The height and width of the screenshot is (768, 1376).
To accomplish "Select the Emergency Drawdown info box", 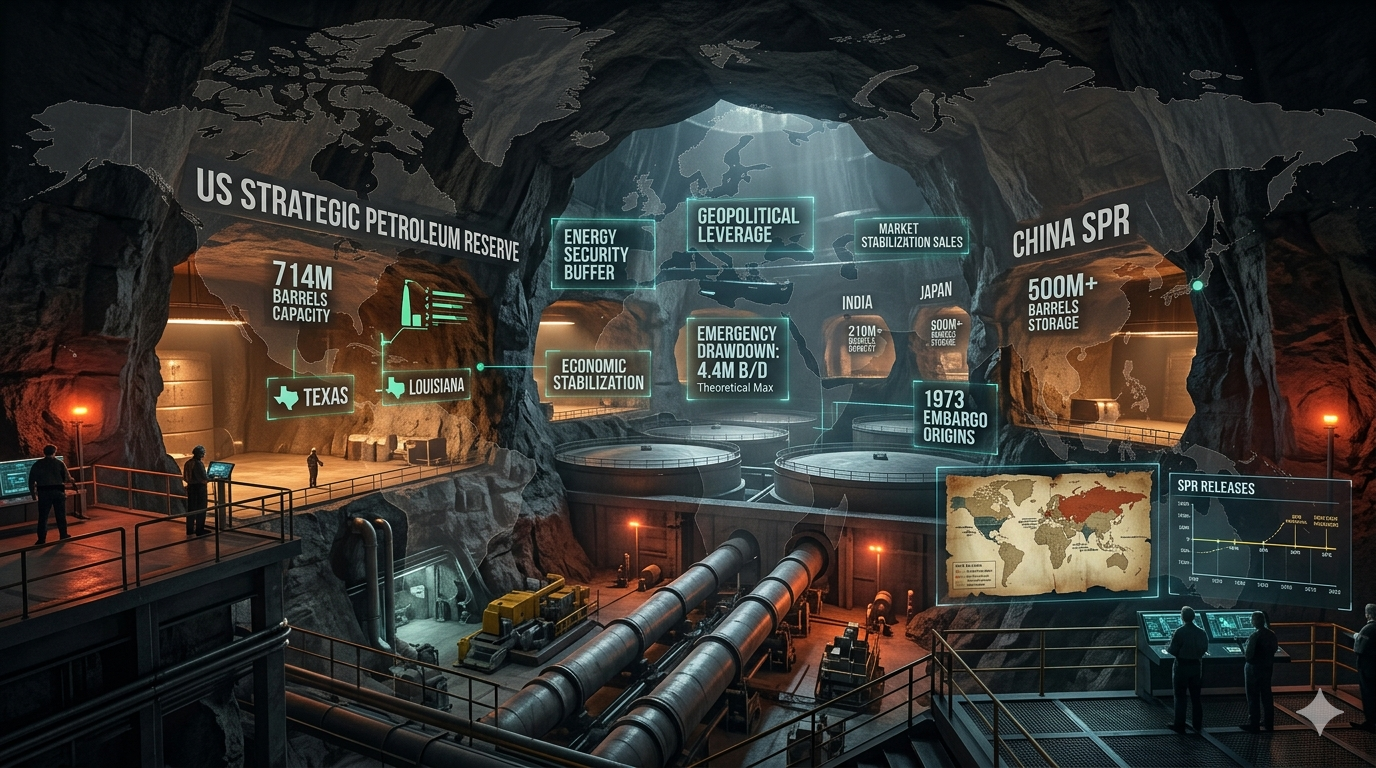I will tap(738, 359).
